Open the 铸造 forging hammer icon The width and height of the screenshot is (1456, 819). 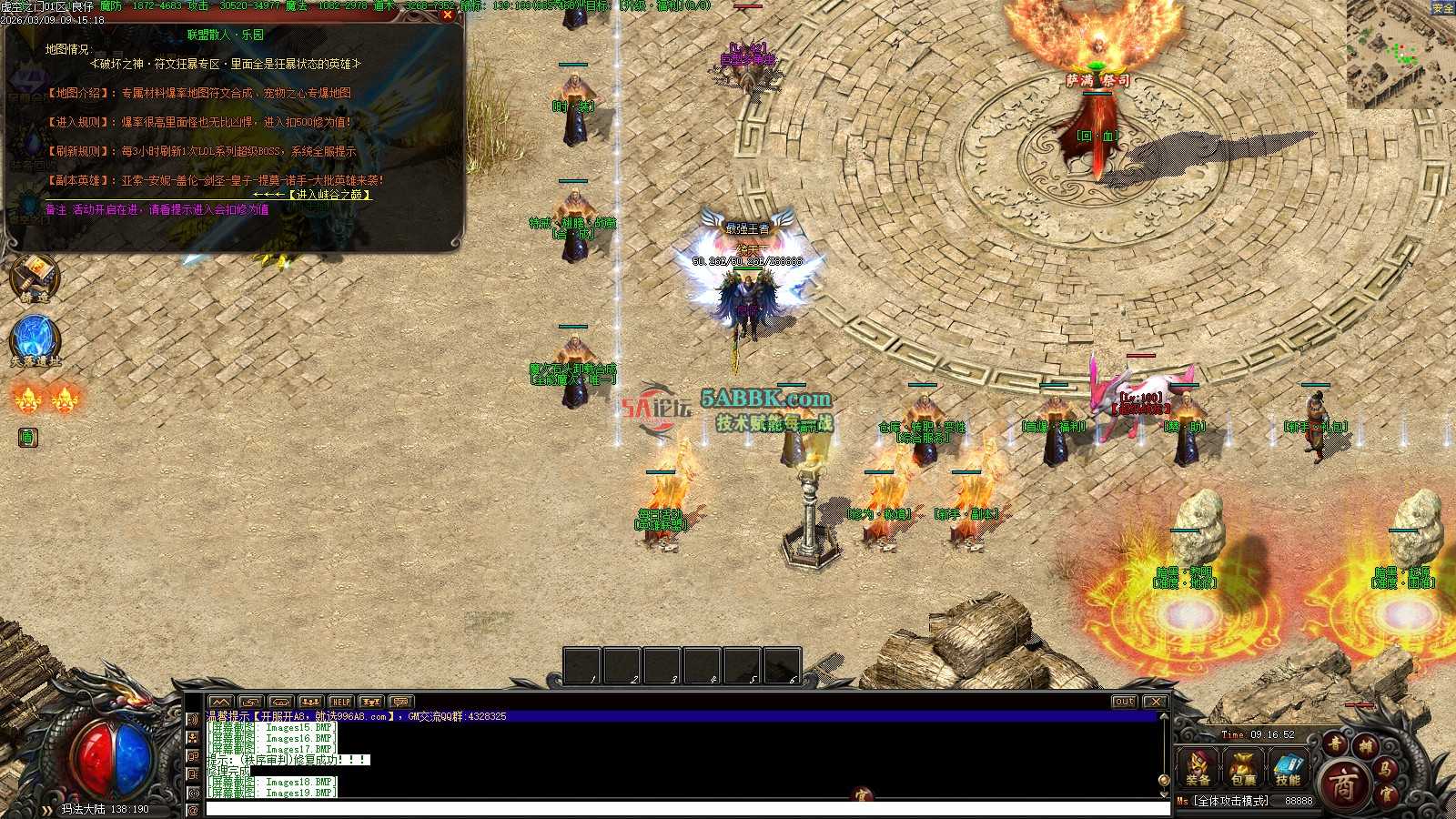click(34, 277)
